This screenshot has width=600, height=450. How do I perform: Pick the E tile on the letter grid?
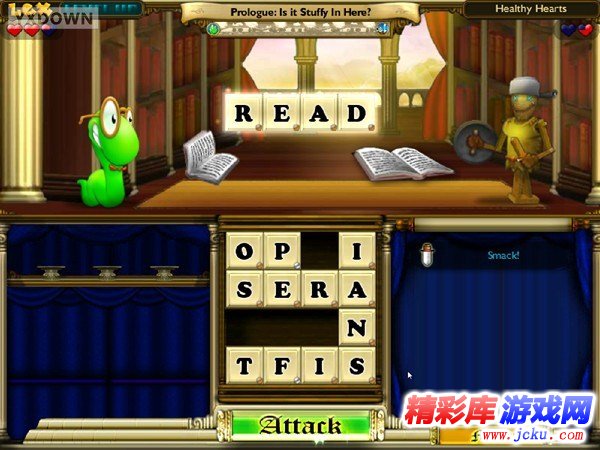point(282,288)
